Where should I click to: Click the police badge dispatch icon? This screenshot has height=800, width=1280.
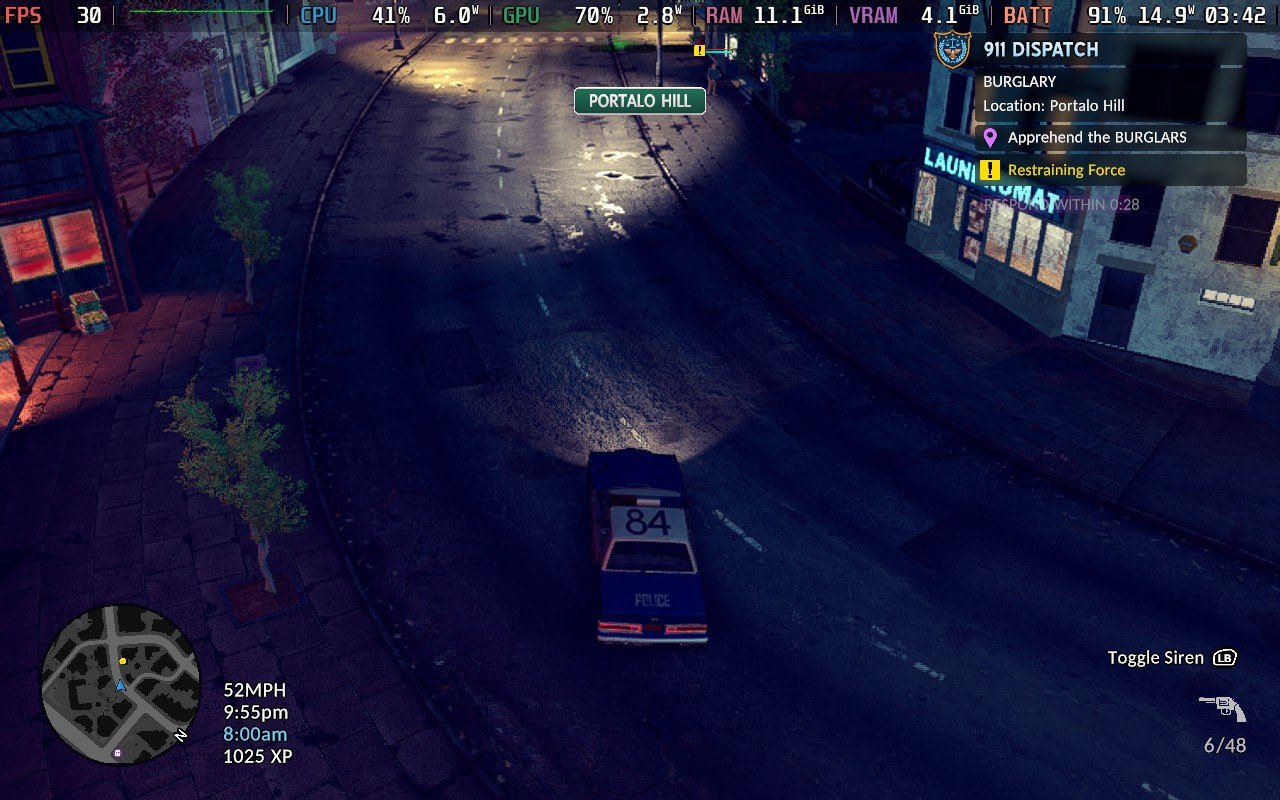click(951, 48)
